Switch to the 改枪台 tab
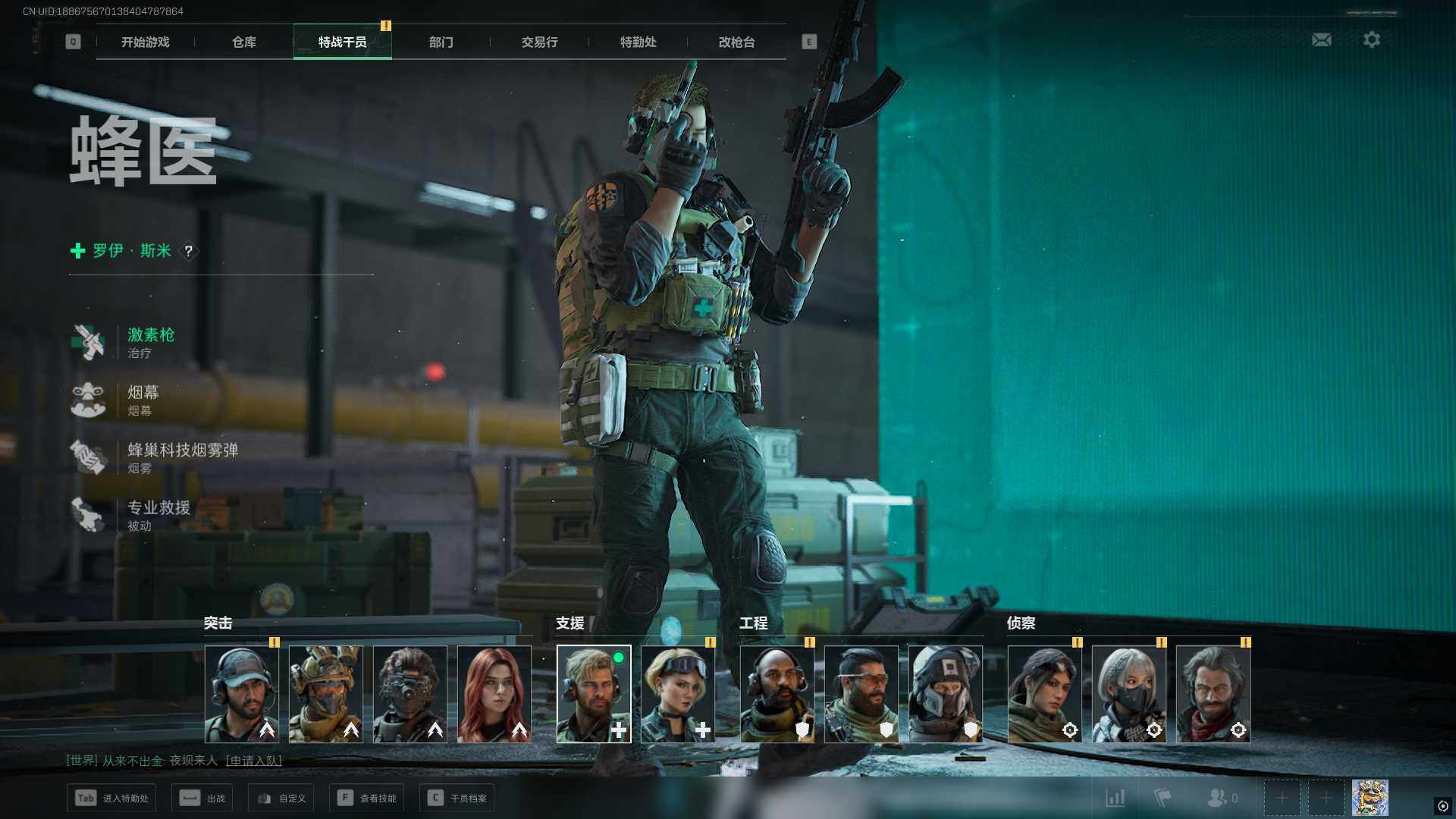 click(736, 42)
